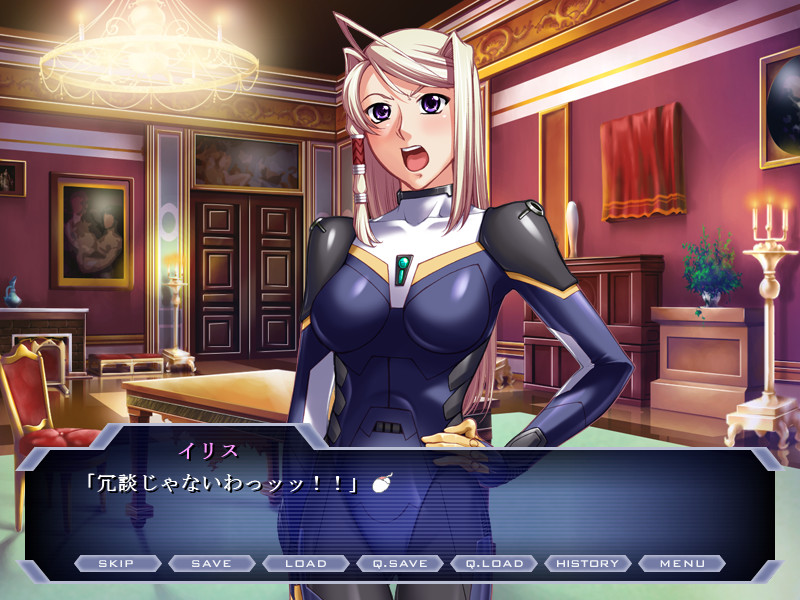Screen dimensions: 800x600
Task: Show the dialogue HISTORY log
Action: [x=588, y=563]
